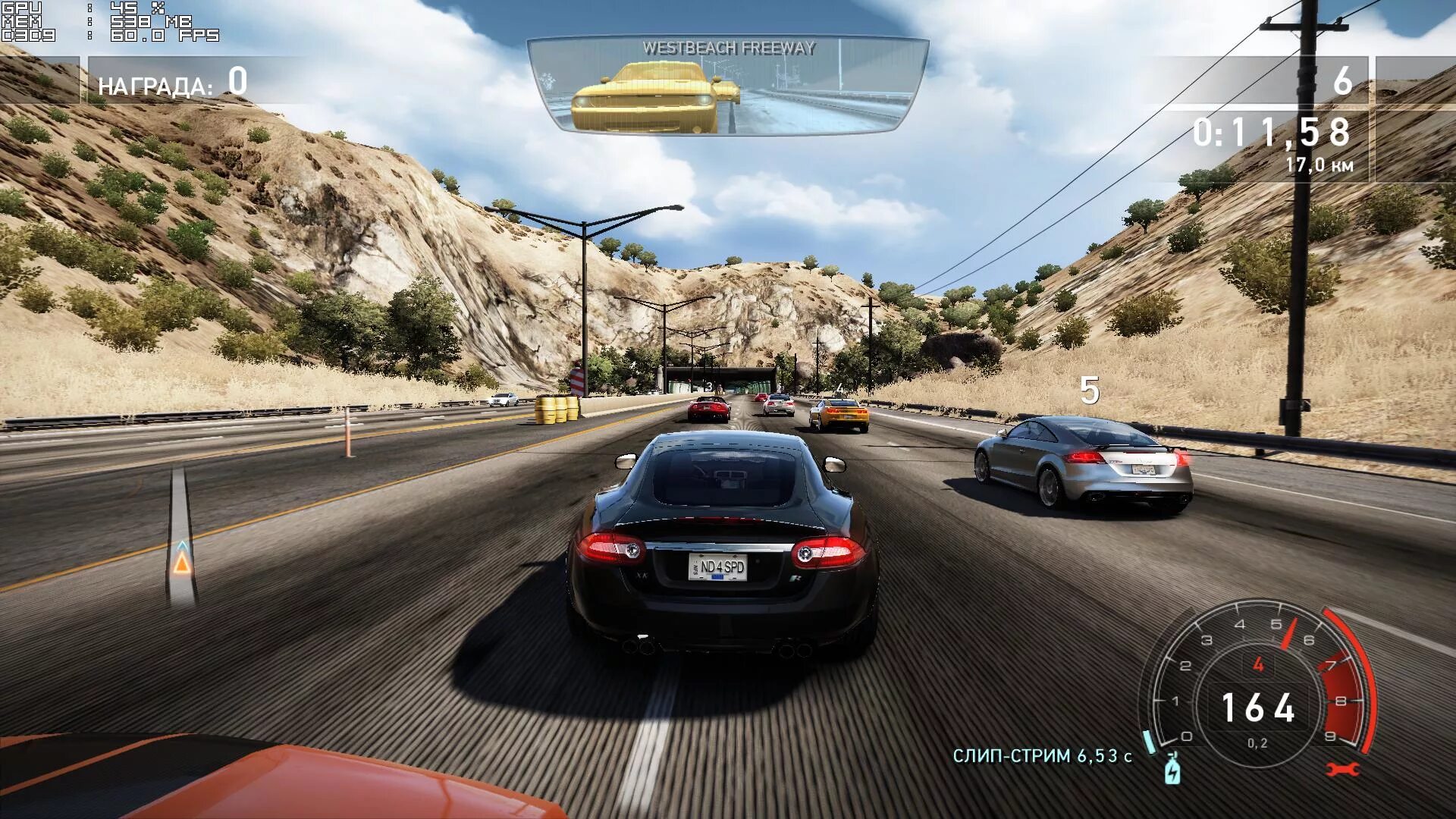This screenshot has width=1456, height=819.
Task: Click the tachometer dial
Action: point(1258,692)
